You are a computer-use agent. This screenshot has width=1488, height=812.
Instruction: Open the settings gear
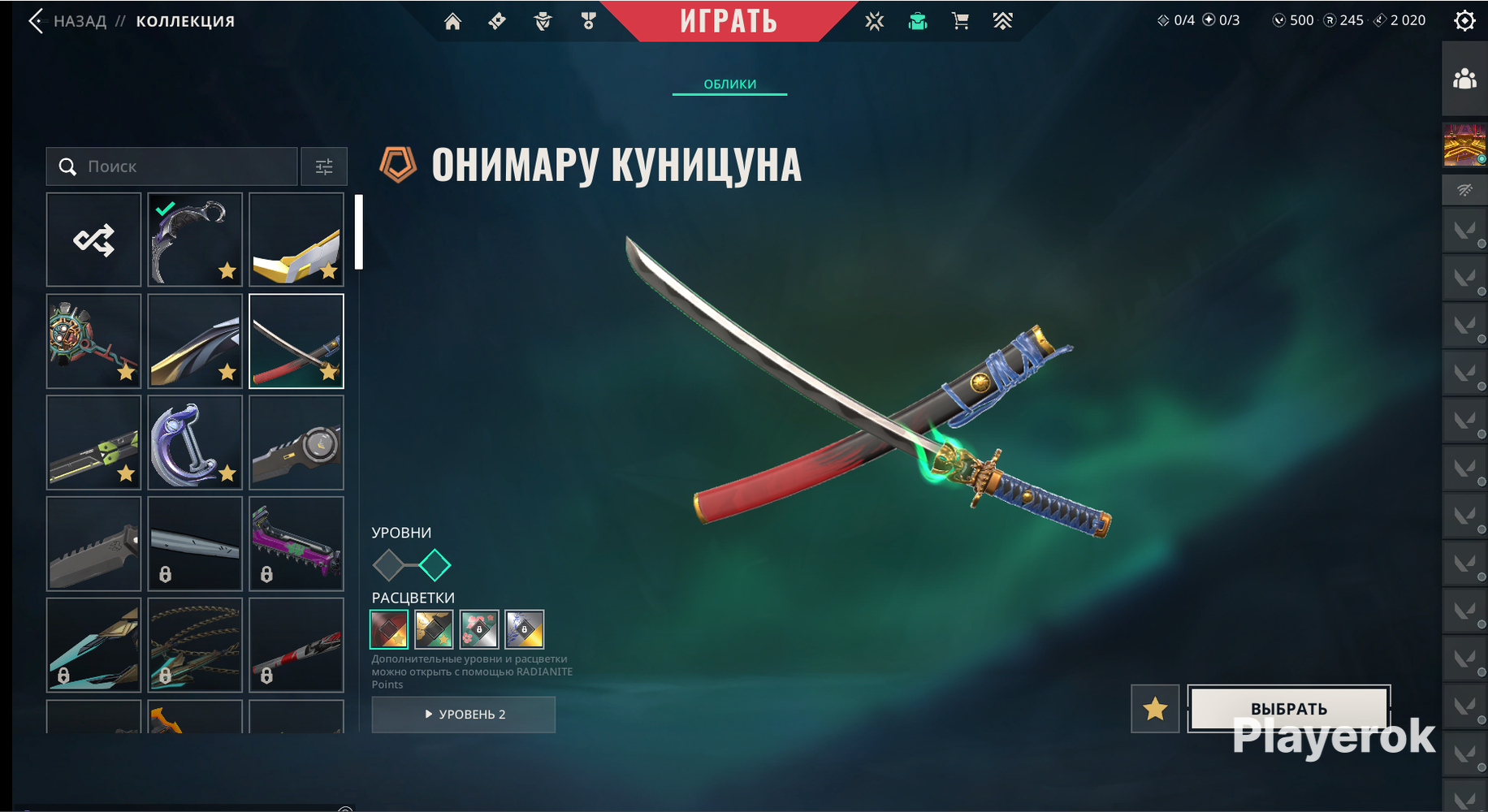[1464, 20]
